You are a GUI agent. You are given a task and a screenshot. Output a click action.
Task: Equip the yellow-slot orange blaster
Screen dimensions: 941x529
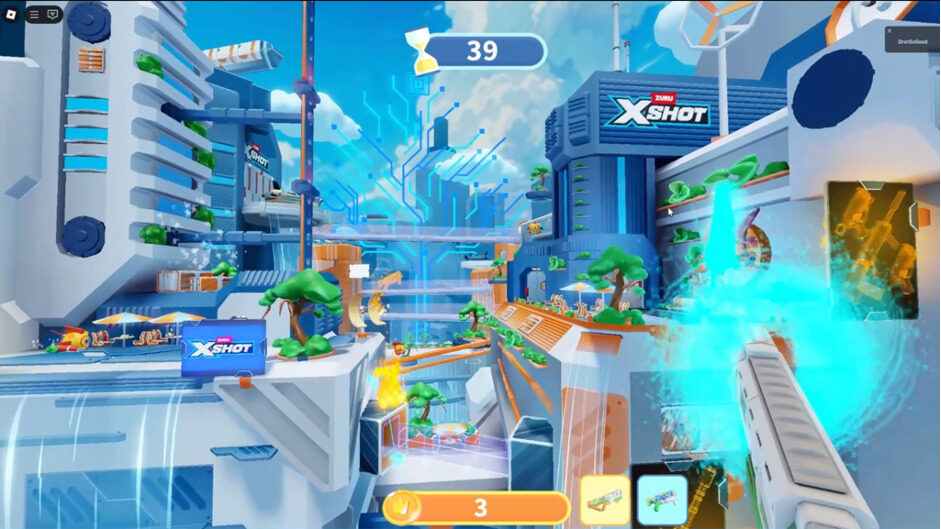point(605,499)
